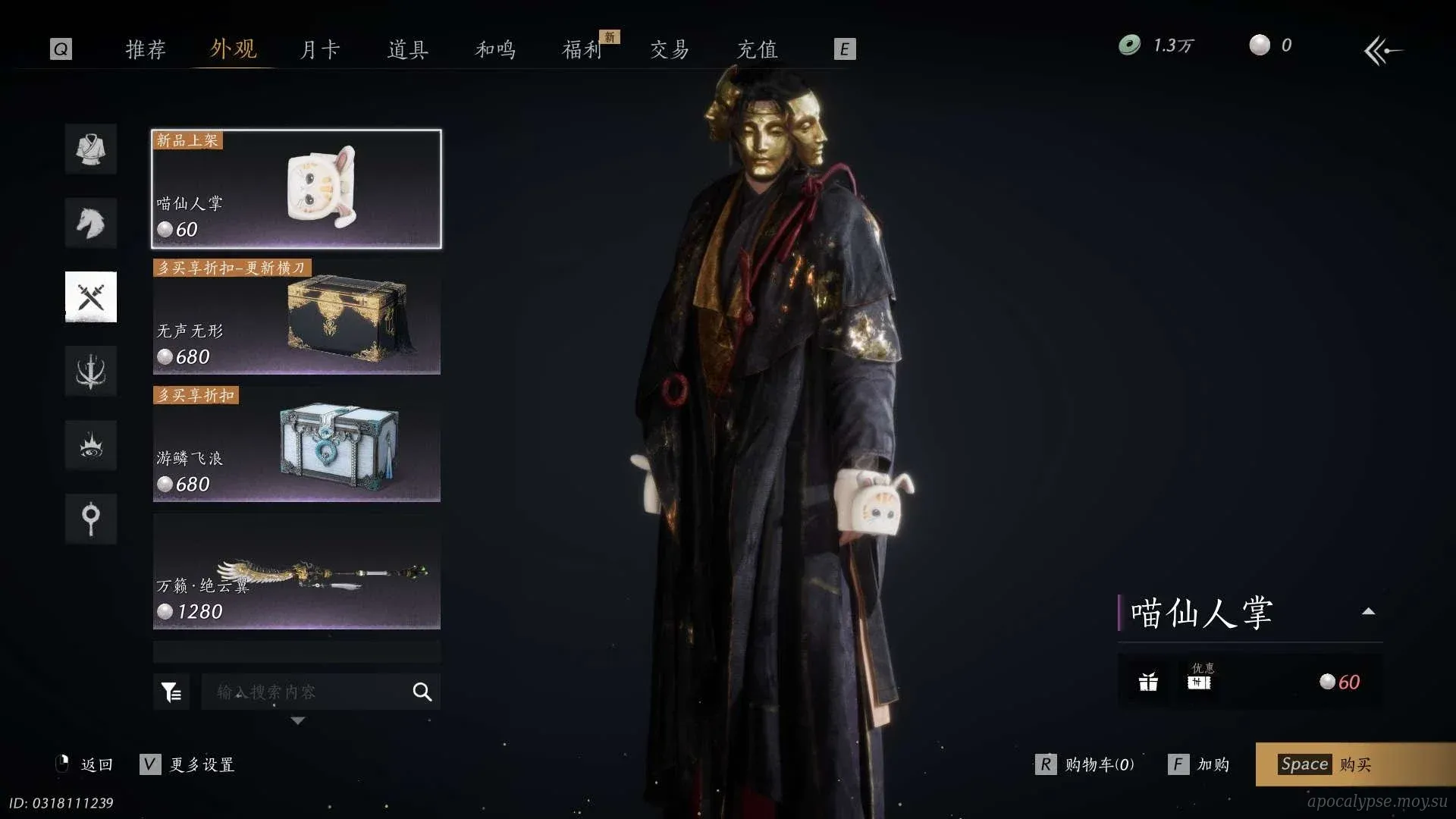Select the clothing outfit category icon
This screenshot has height=819, width=1456.
click(x=91, y=149)
